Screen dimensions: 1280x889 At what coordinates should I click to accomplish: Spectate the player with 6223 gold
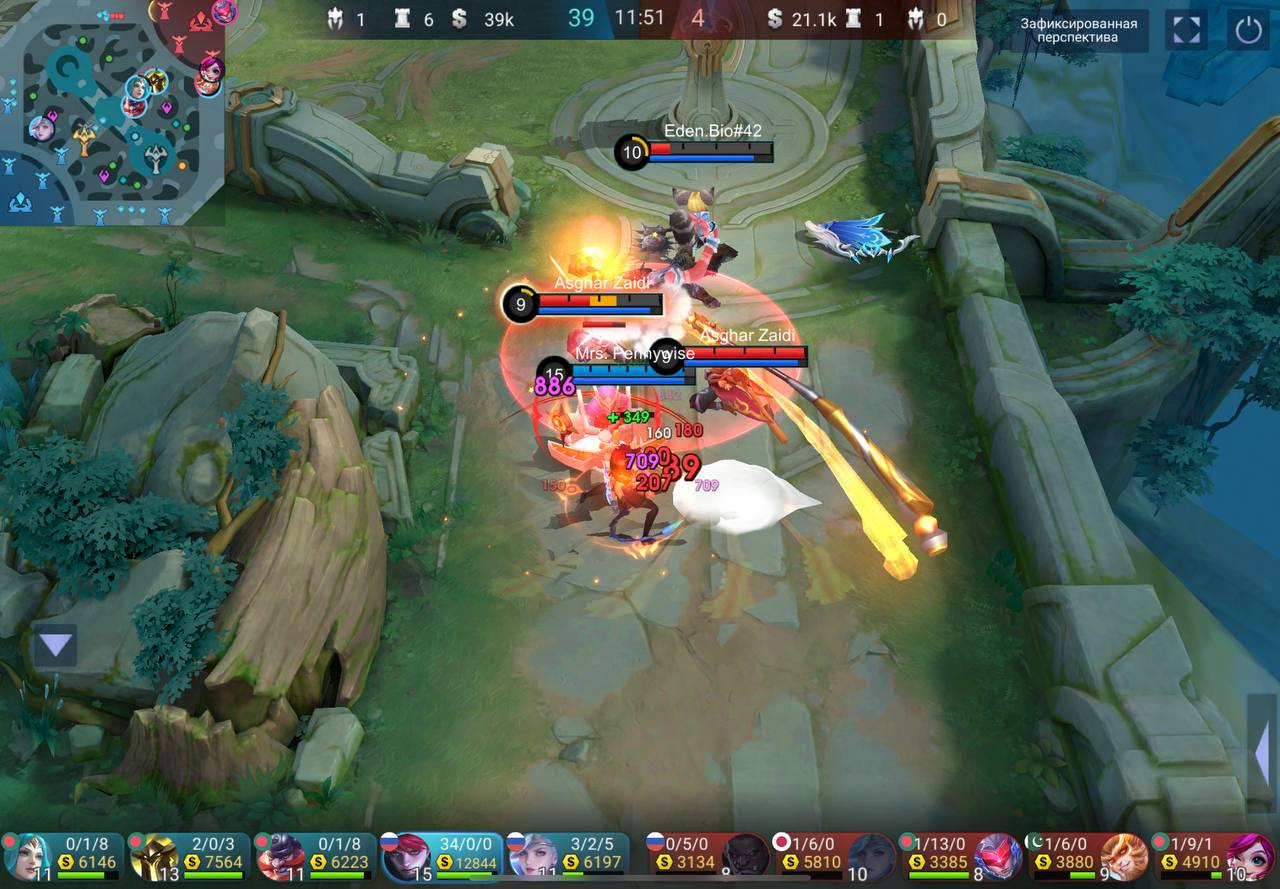tap(315, 856)
